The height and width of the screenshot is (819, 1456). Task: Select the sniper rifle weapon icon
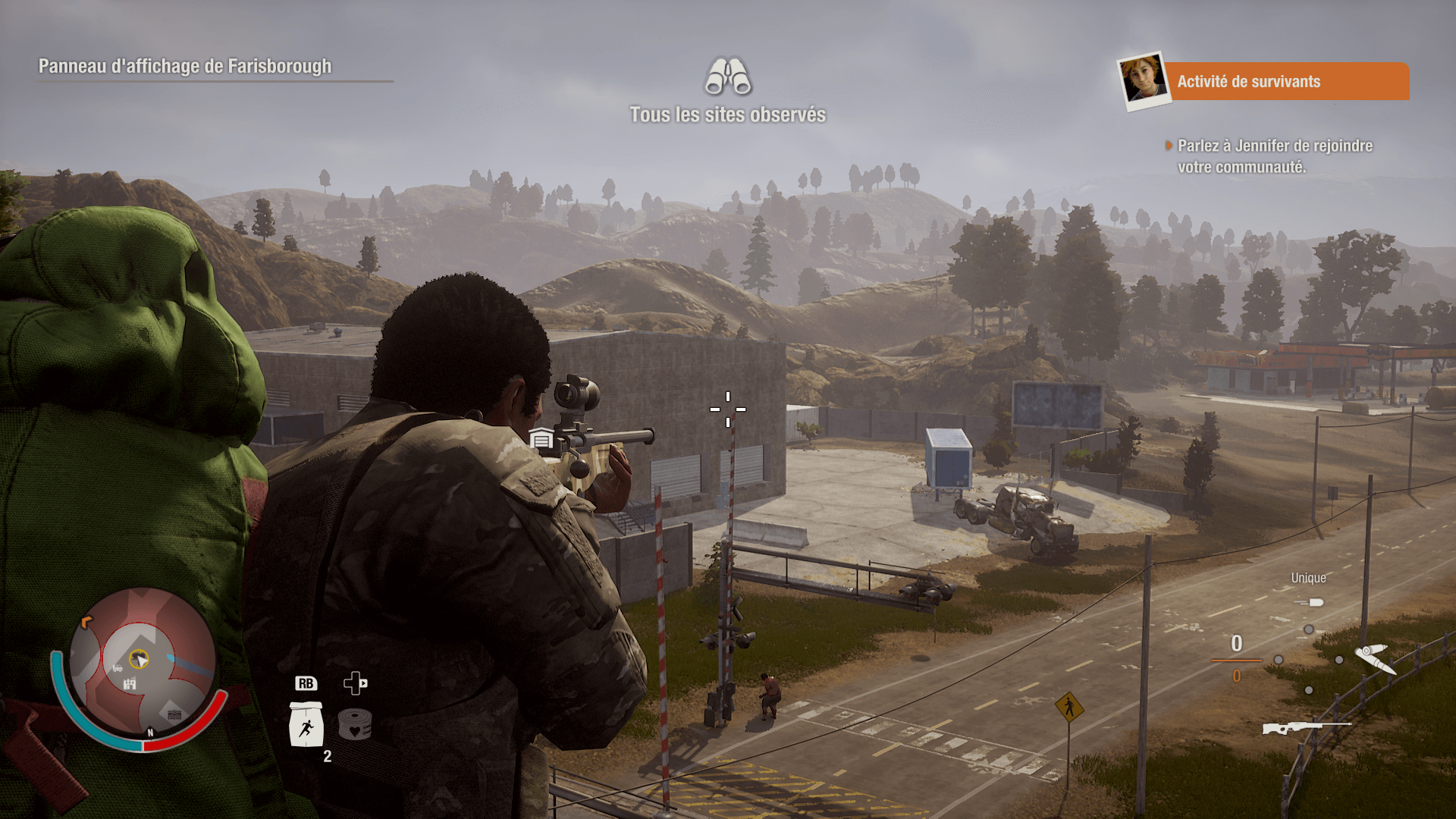click(x=1306, y=728)
